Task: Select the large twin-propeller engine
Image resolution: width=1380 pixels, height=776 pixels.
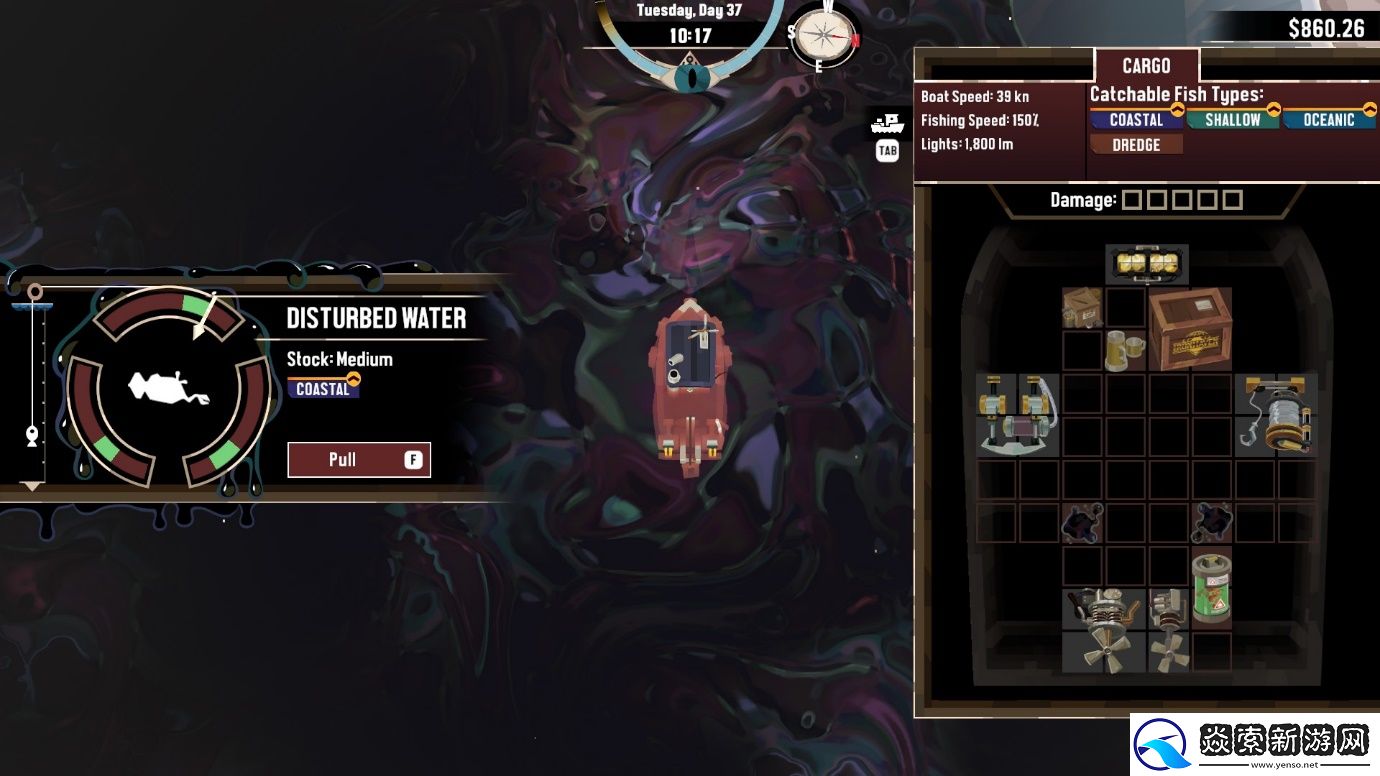Action: coord(1103,630)
